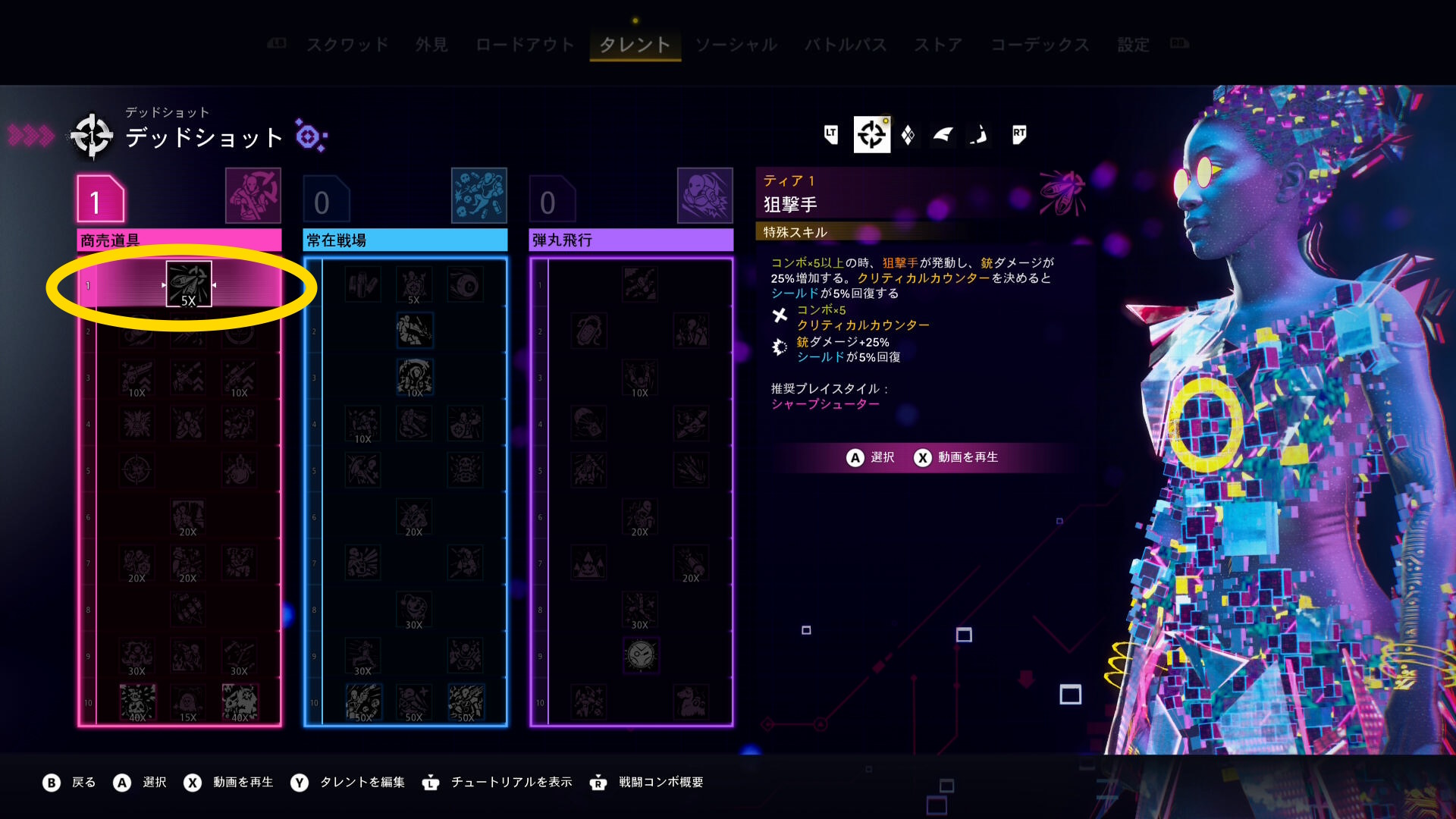Click the purple 弾丸飛行 tree portrait icon
The height and width of the screenshot is (819, 1456).
pos(705,196)
